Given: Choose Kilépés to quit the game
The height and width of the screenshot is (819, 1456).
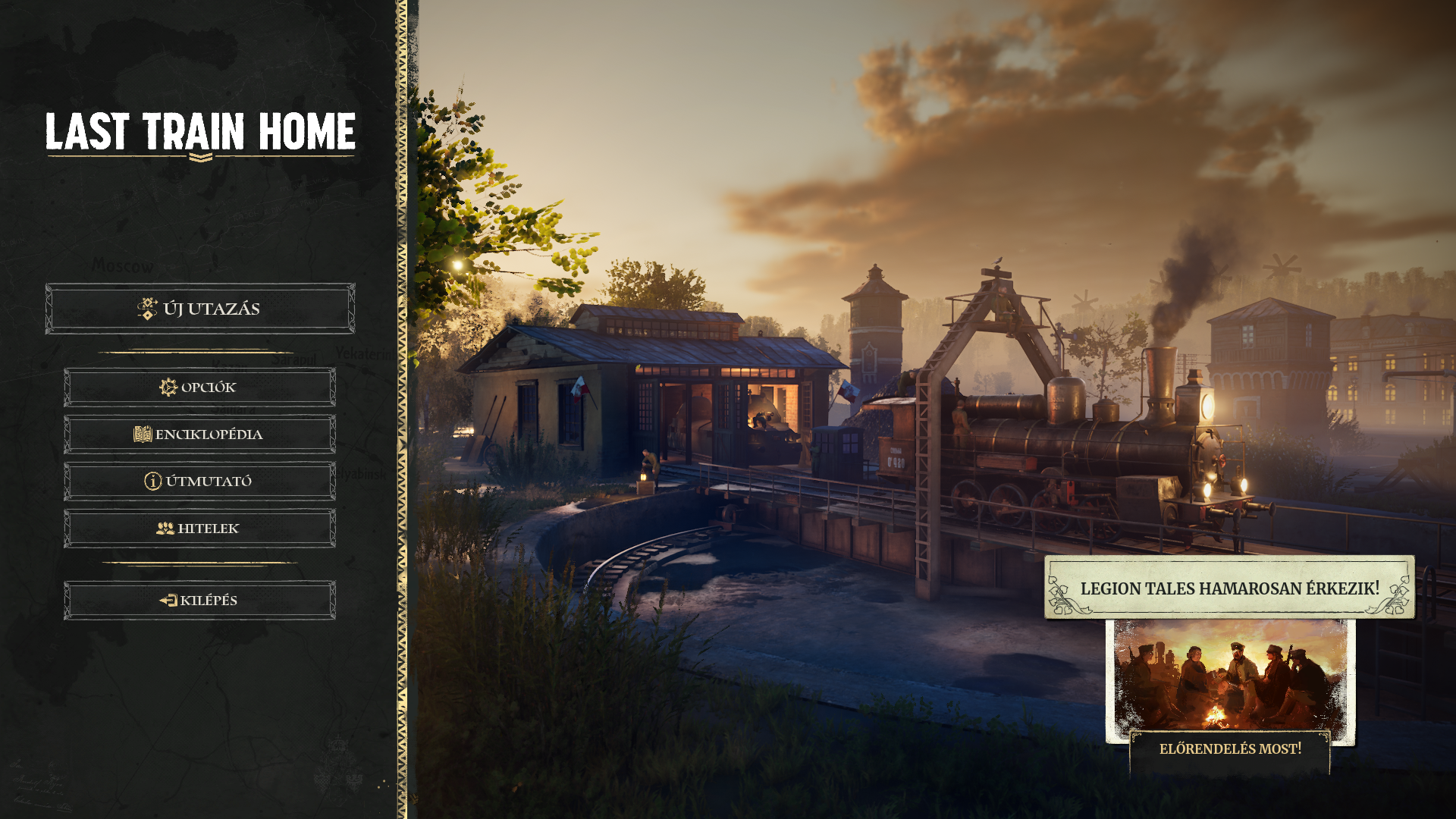Looking at the screenshot, I should (199, 601).
